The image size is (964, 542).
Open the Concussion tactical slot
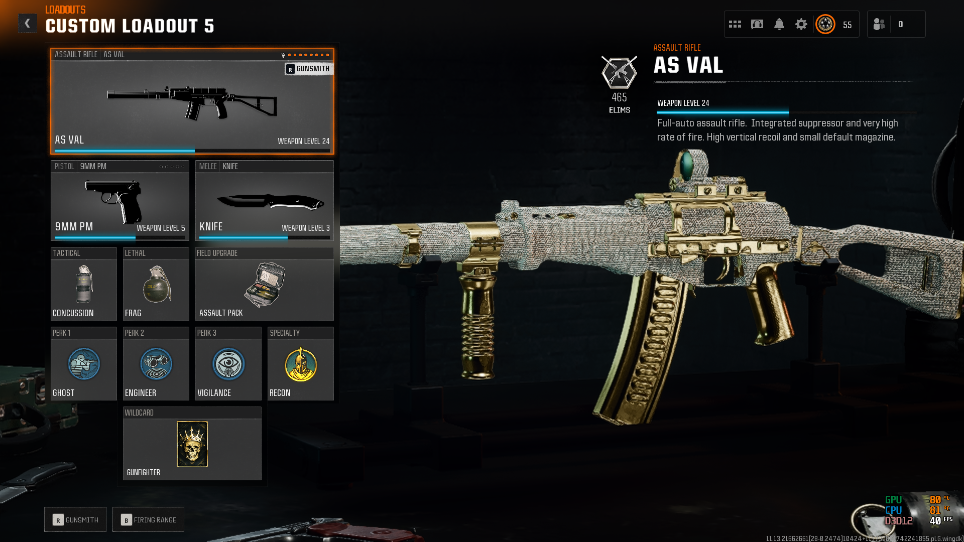pyautogui.click(x=84, y=284)
